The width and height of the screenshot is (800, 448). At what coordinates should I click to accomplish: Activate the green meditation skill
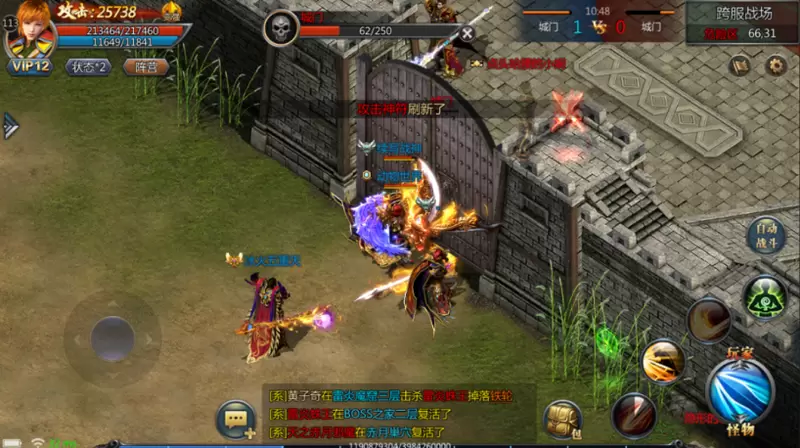tap(765, 297)
